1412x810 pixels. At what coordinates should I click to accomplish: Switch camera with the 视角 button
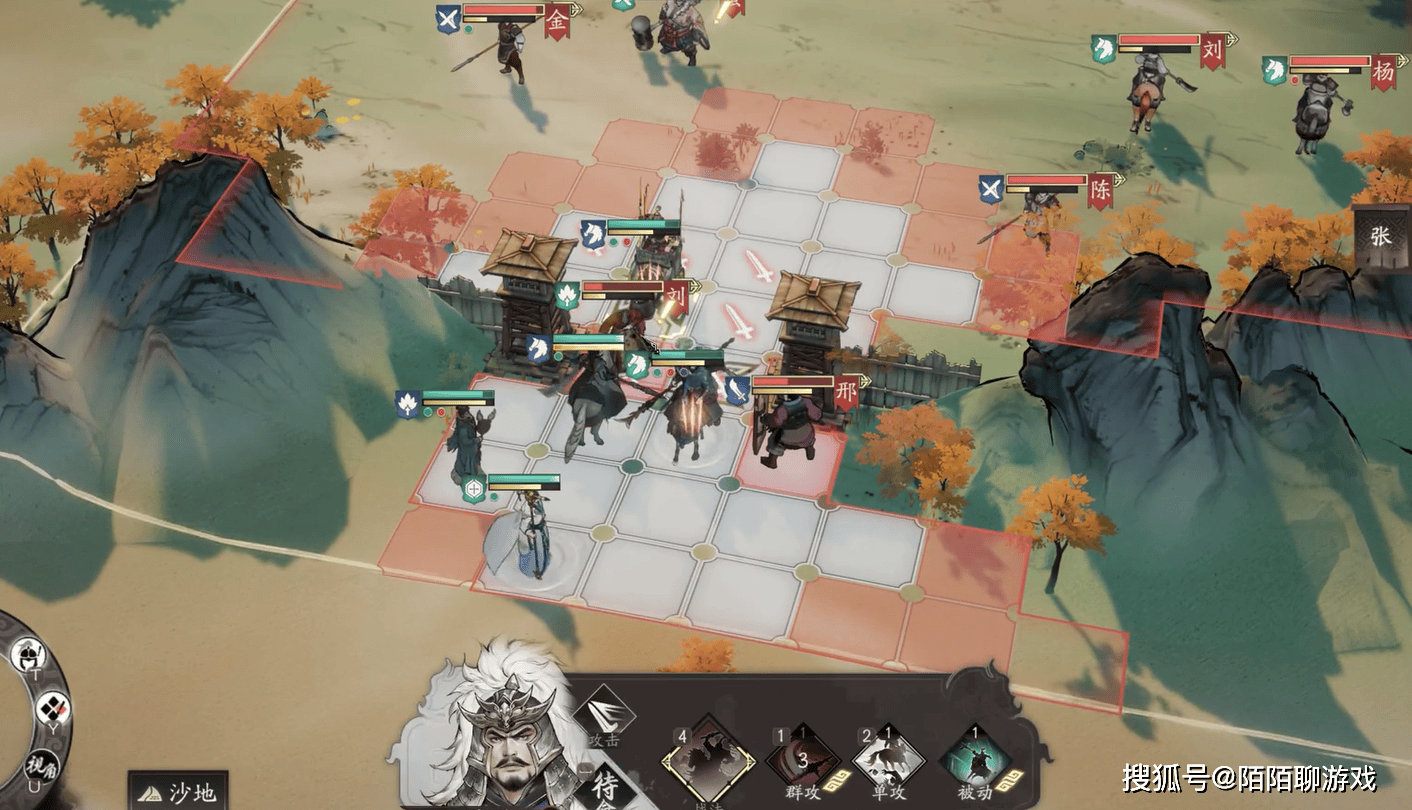click(40, 767)
